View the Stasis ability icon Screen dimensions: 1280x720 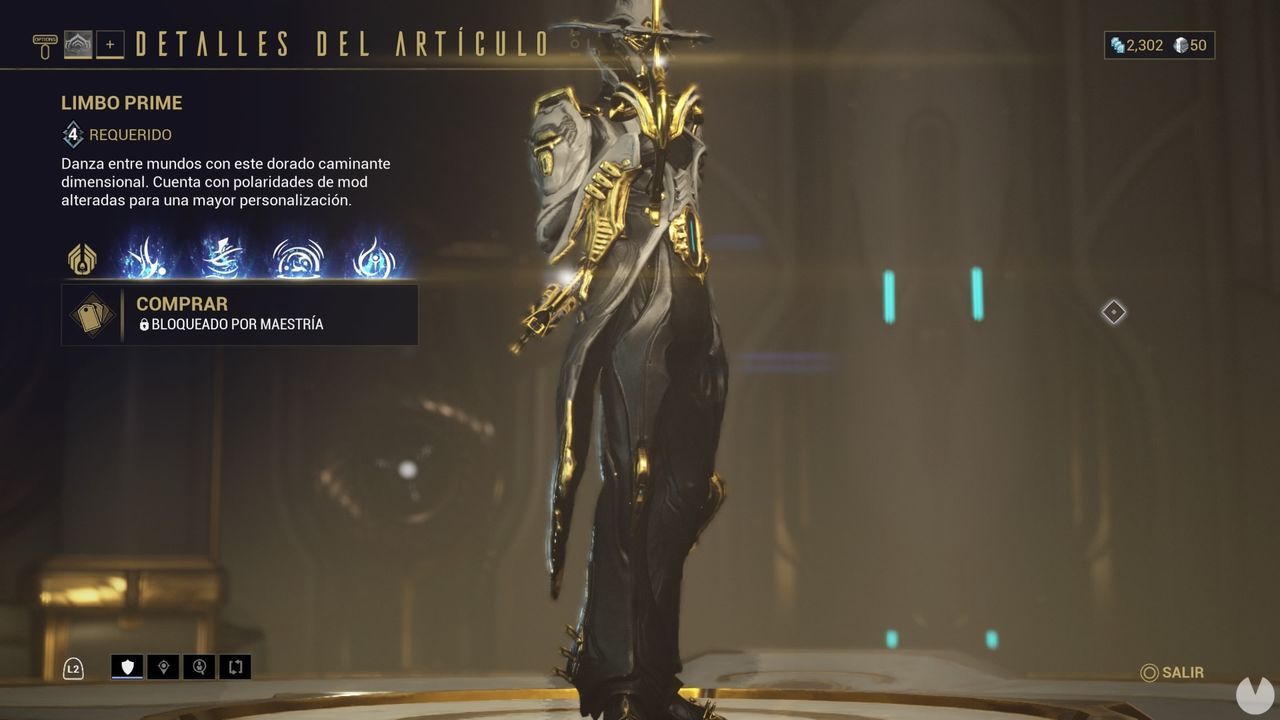pyautogui.click(x=222, y=258)
